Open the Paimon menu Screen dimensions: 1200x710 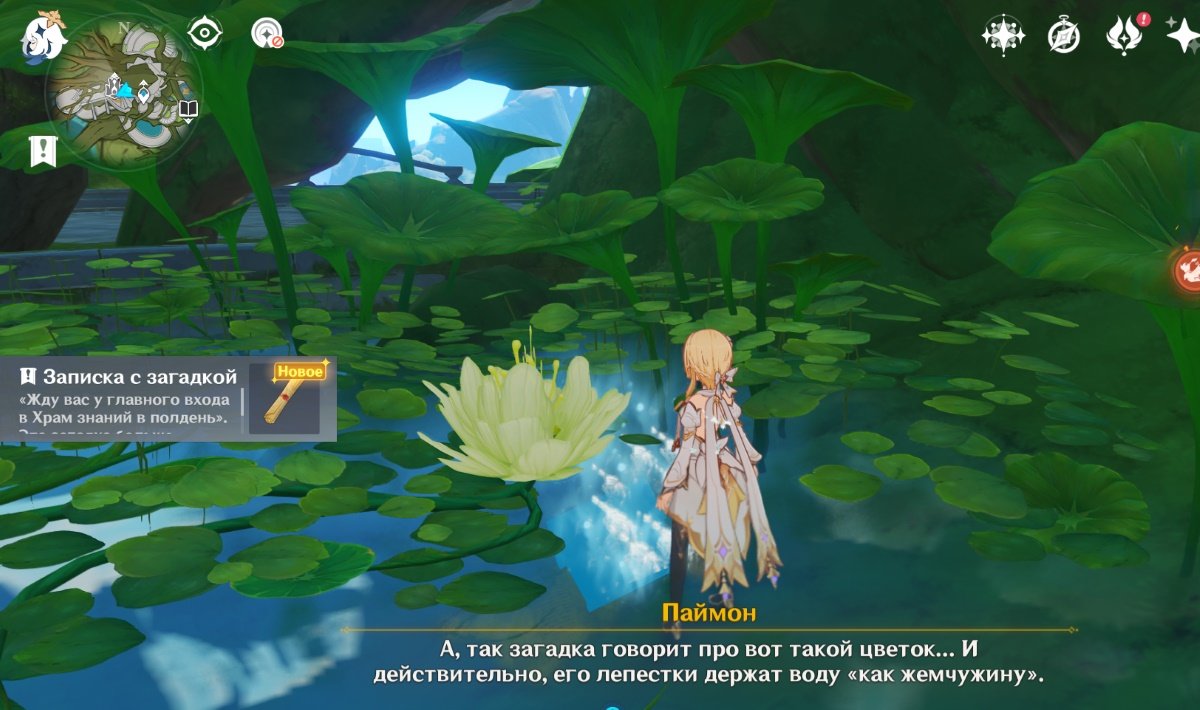pyautogui.click(x=43, y=36)
